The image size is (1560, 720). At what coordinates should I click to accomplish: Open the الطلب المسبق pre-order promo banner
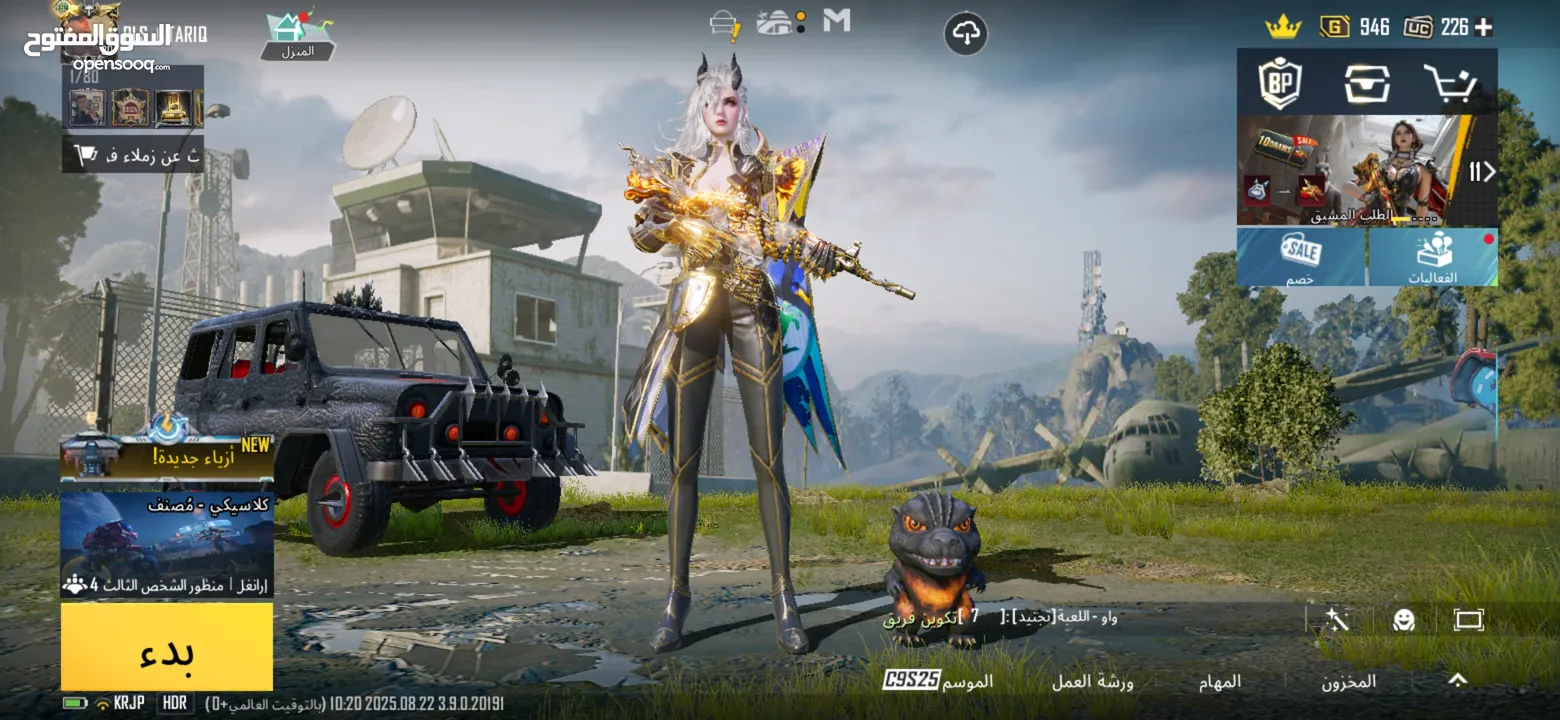[x=1350, y=170]
